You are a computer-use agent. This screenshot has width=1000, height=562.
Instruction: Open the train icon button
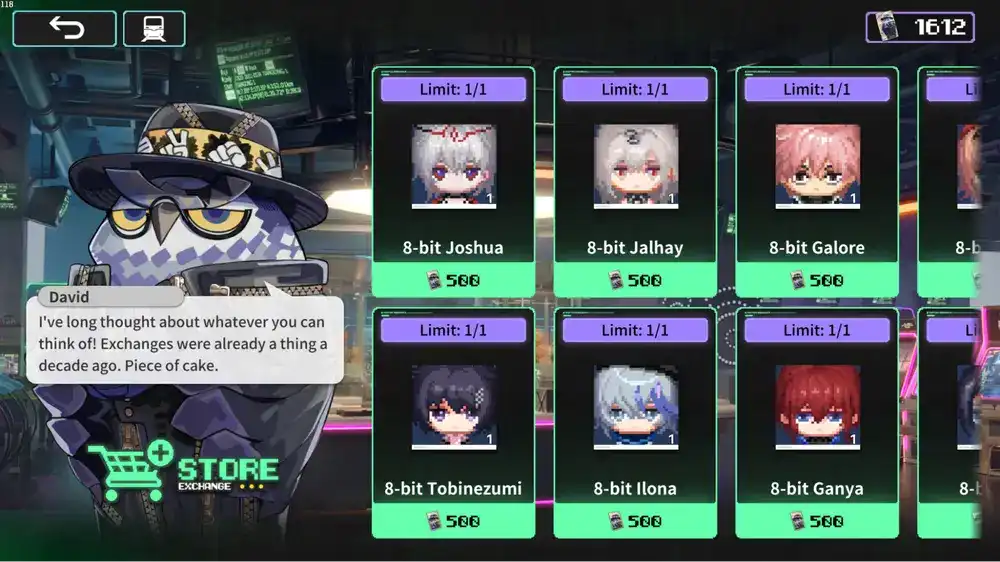[154, 28]
